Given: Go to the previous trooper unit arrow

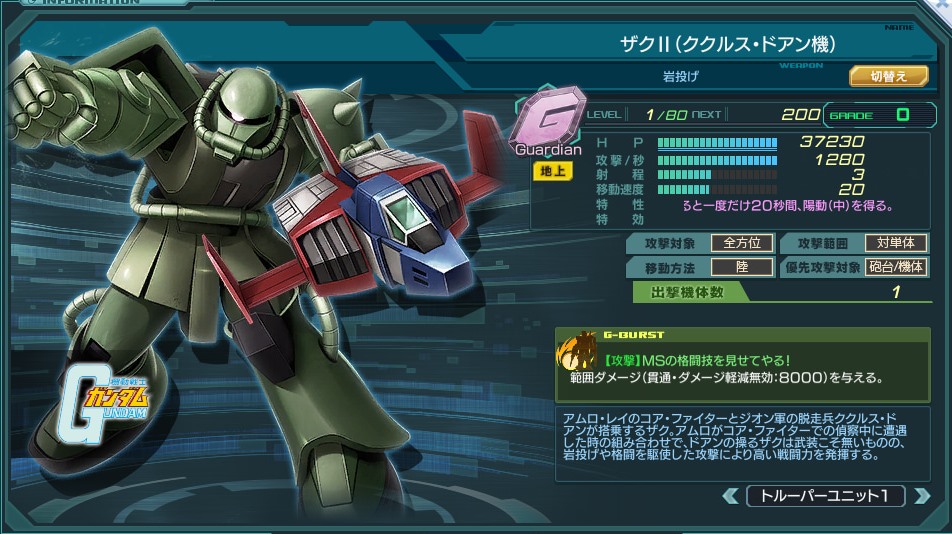Looking at the screenshot, I should pyautogui.click(x=731, y=496).
